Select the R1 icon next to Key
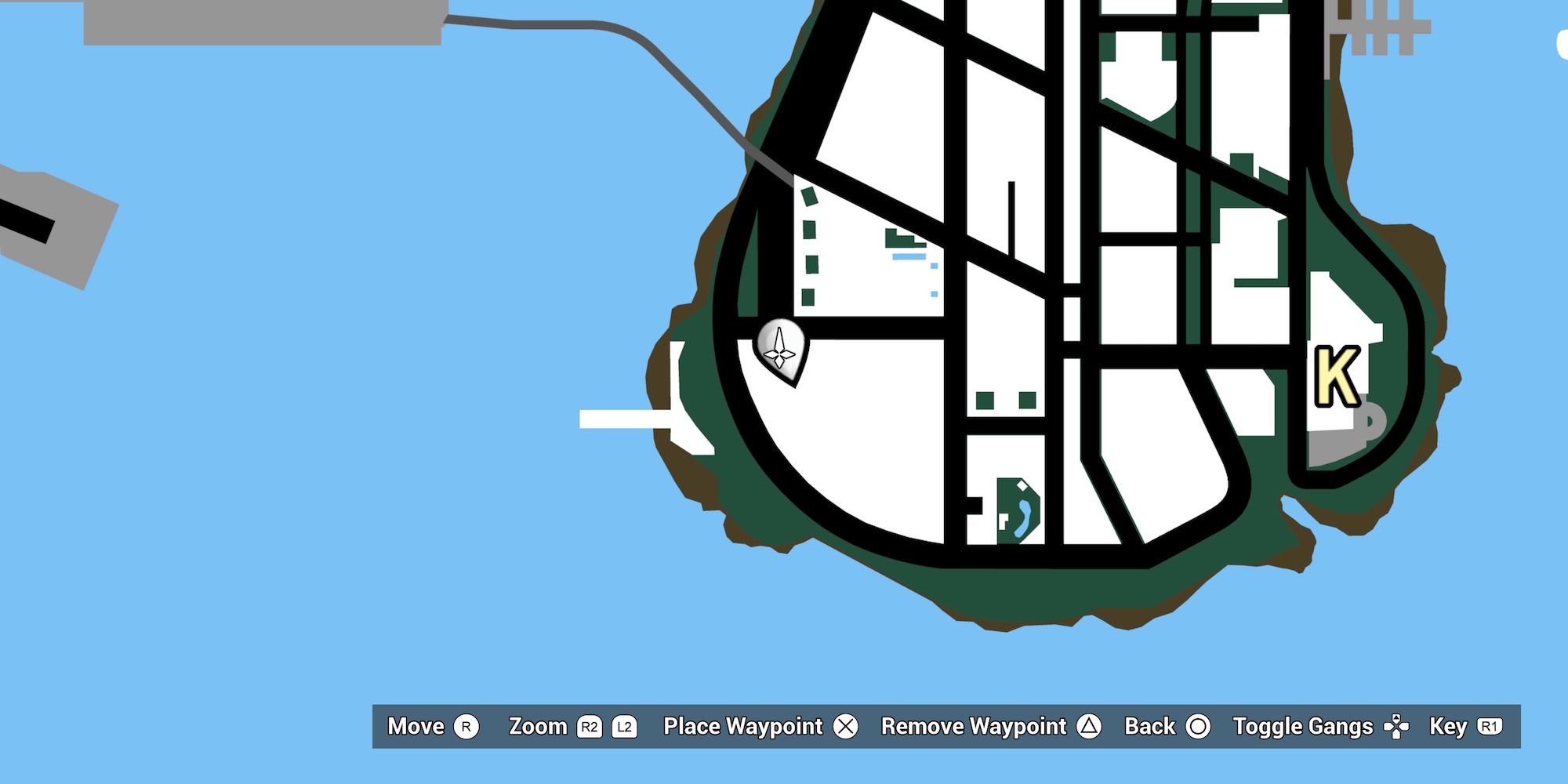 point(1491,727)
